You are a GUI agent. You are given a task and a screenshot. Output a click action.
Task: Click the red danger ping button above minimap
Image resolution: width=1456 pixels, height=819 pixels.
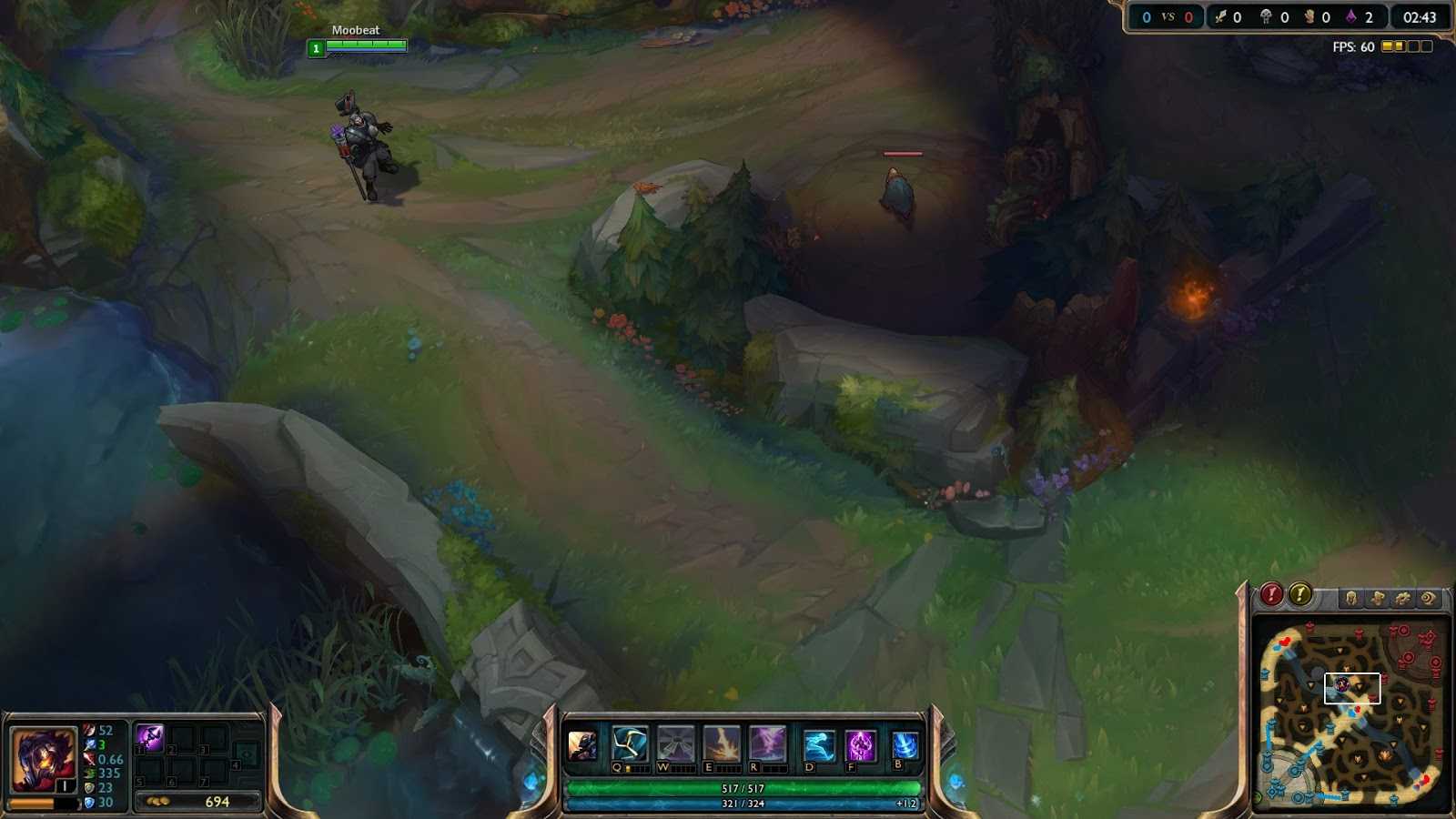tap(1270, 595)
